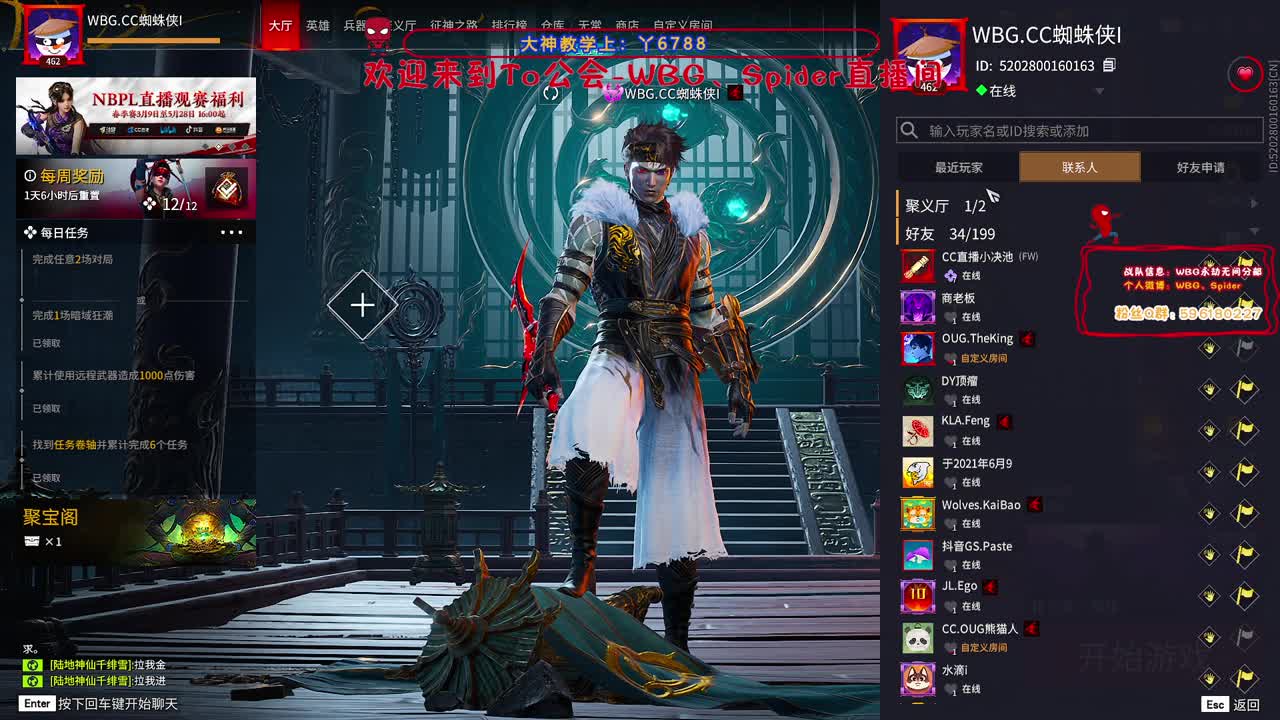The image size is (1280, 720).
Task: Click the magnifier icon in friend search bar
Action: pyautogui.click(x=908, y=129)
